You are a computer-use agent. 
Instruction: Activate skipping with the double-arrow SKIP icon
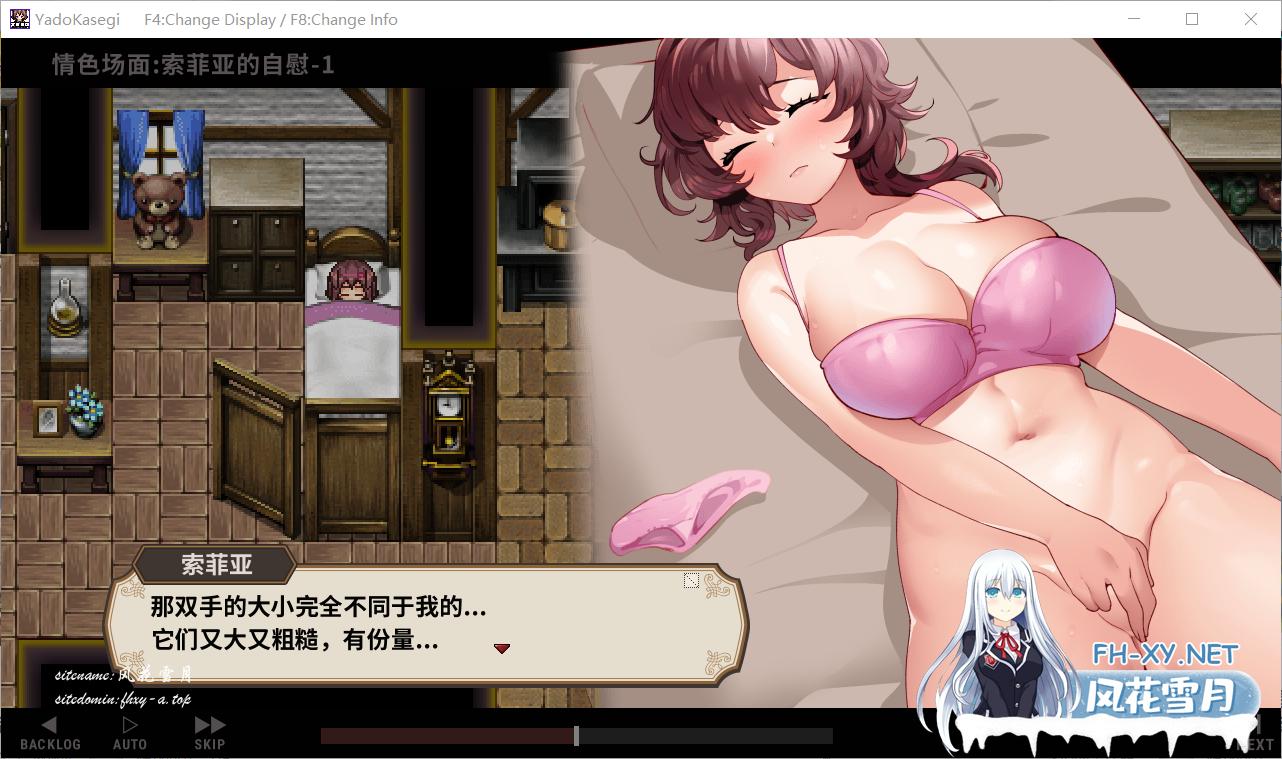[x=208, y=723]
